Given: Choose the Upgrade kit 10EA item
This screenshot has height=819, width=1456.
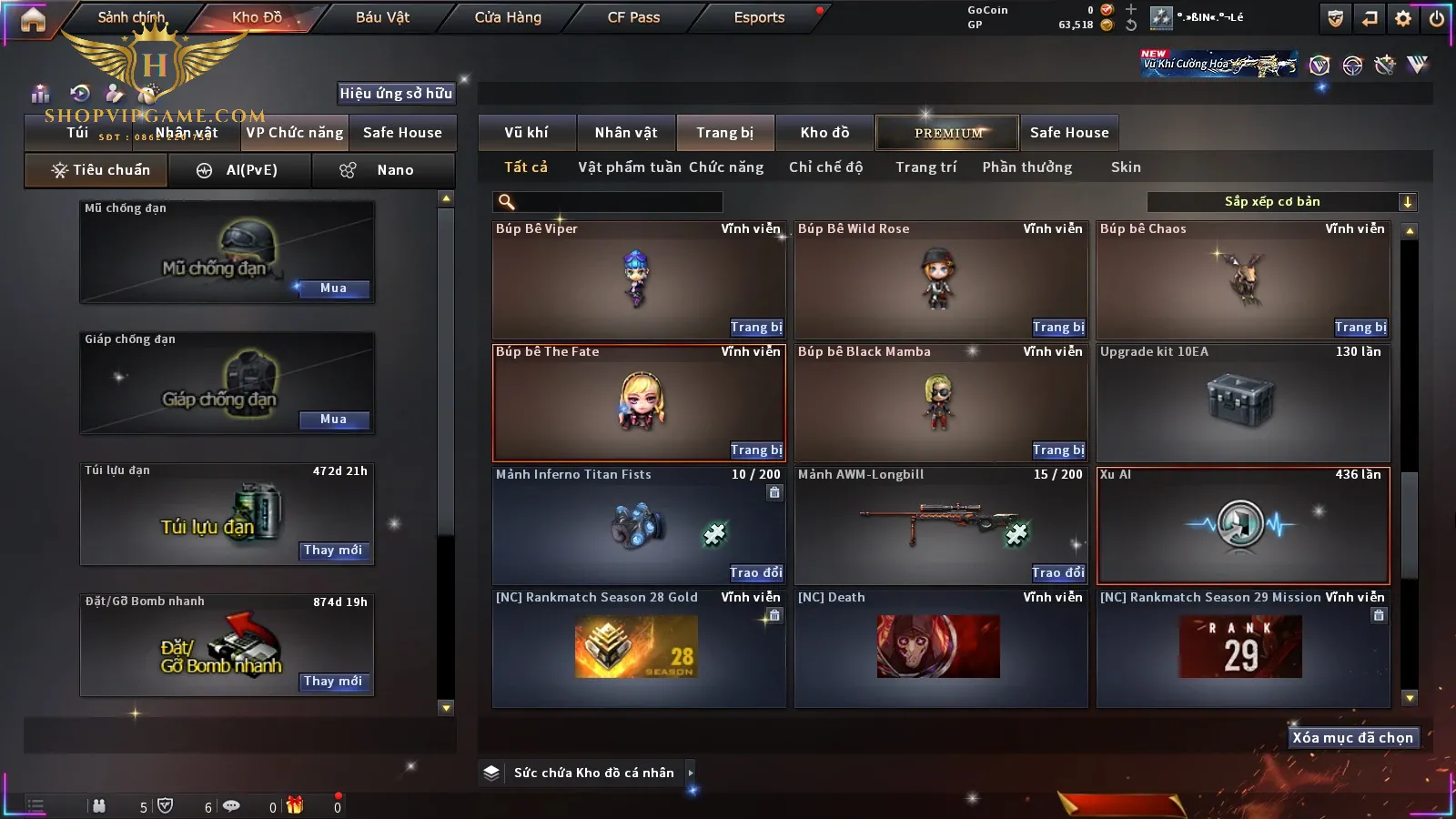Looking at the screenshot, I should [1242, 401].
